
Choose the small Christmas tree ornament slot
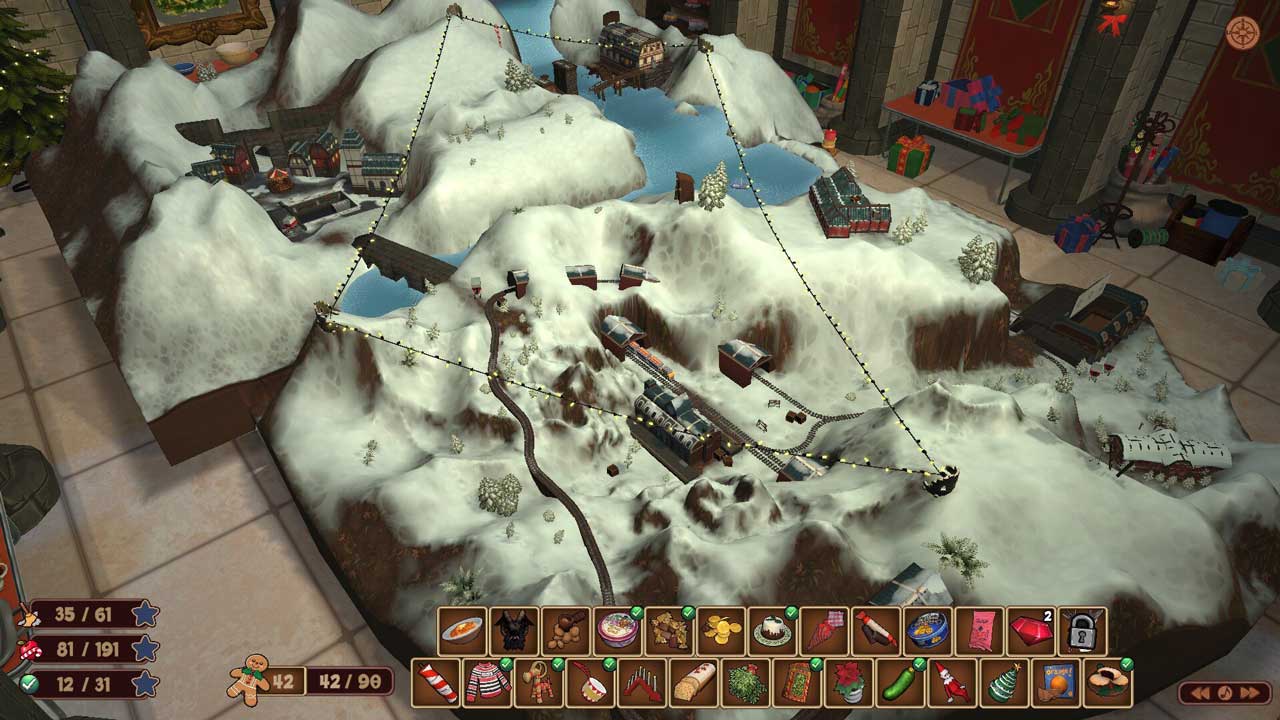(1004, 682)
